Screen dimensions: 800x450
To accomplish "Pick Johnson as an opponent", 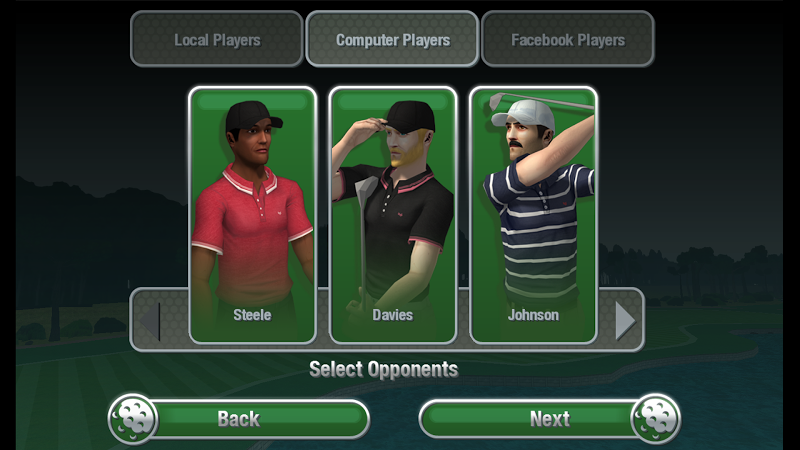I will (533, 214).
